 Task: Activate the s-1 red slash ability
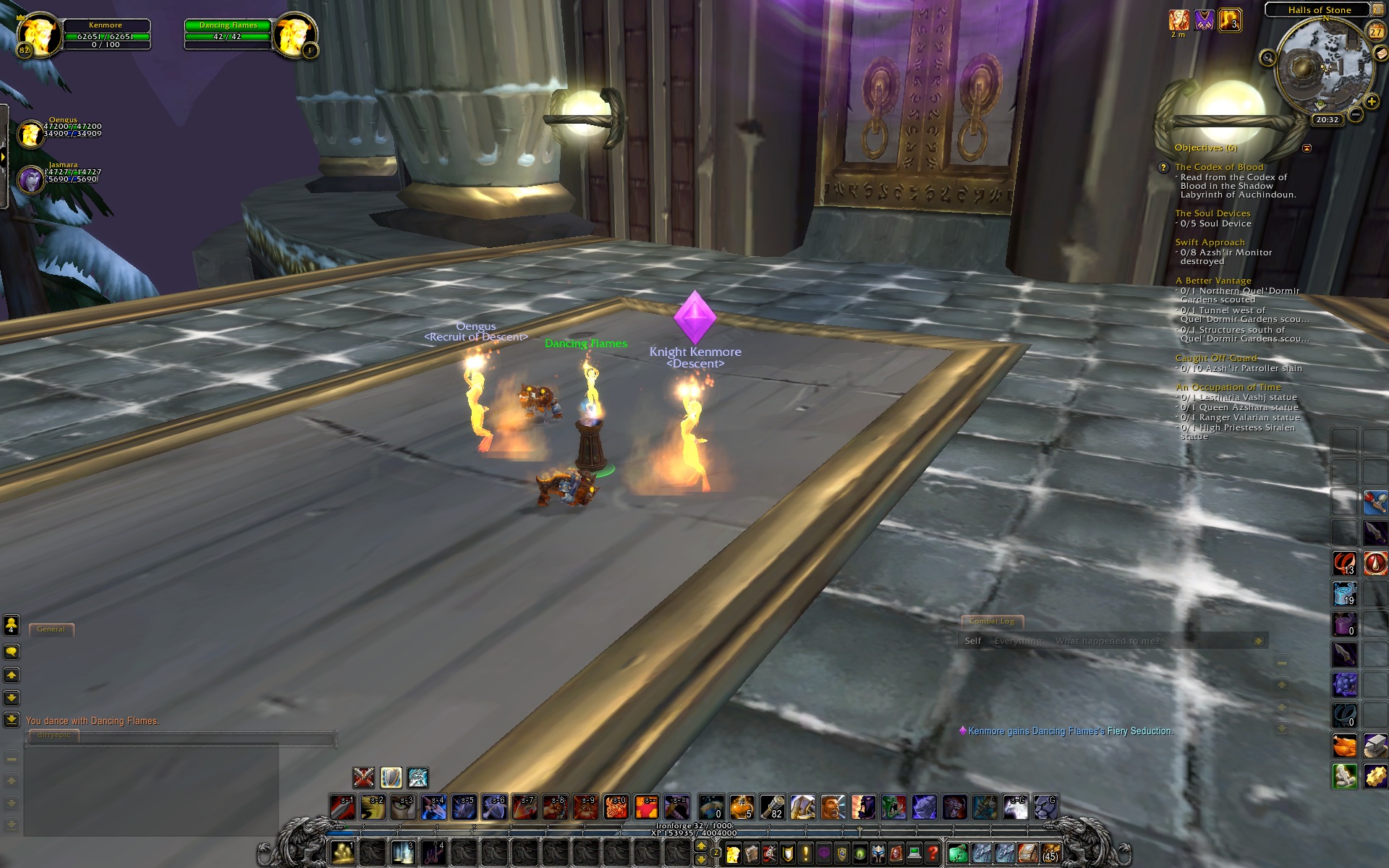pyautogui.click(x=342, y=807)
